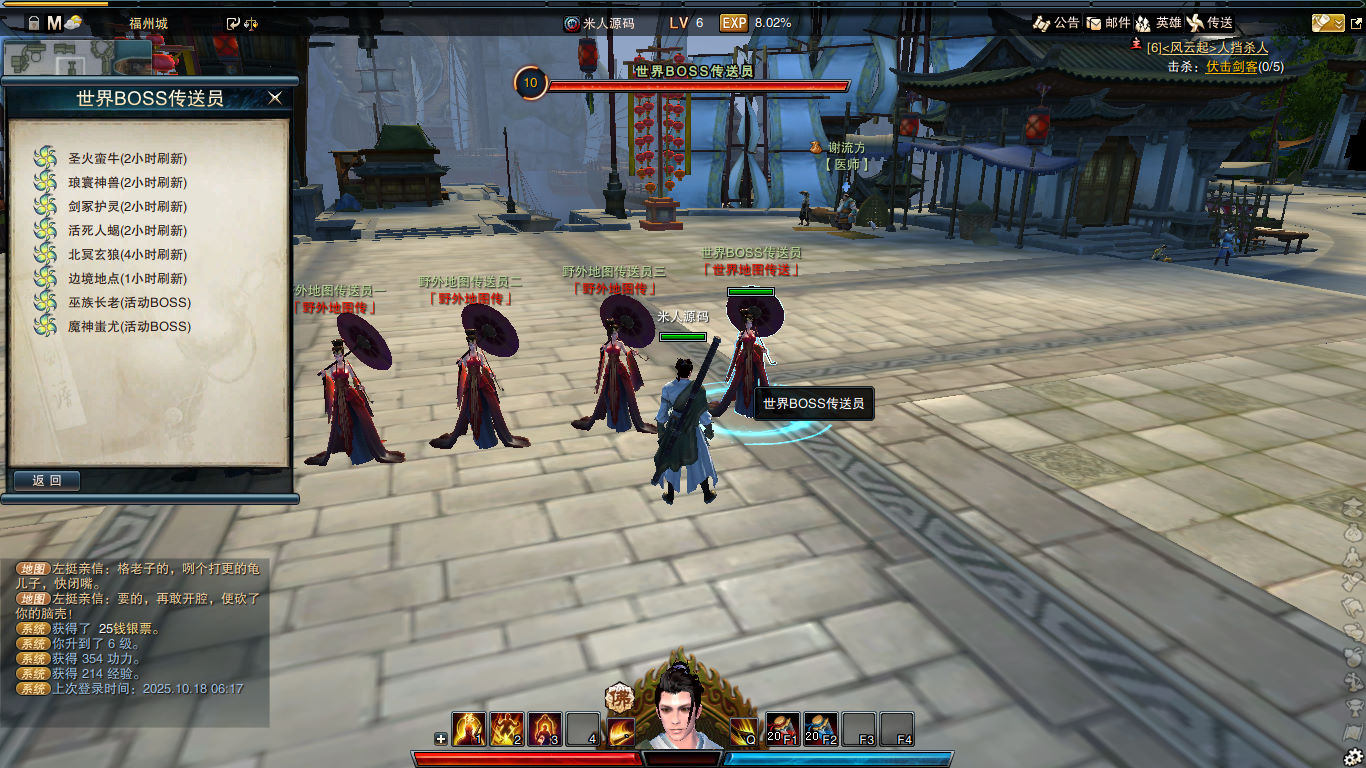Use the red potion in slot F1
The width and height of the screenshot is (1366, 768).
point(783,729)
